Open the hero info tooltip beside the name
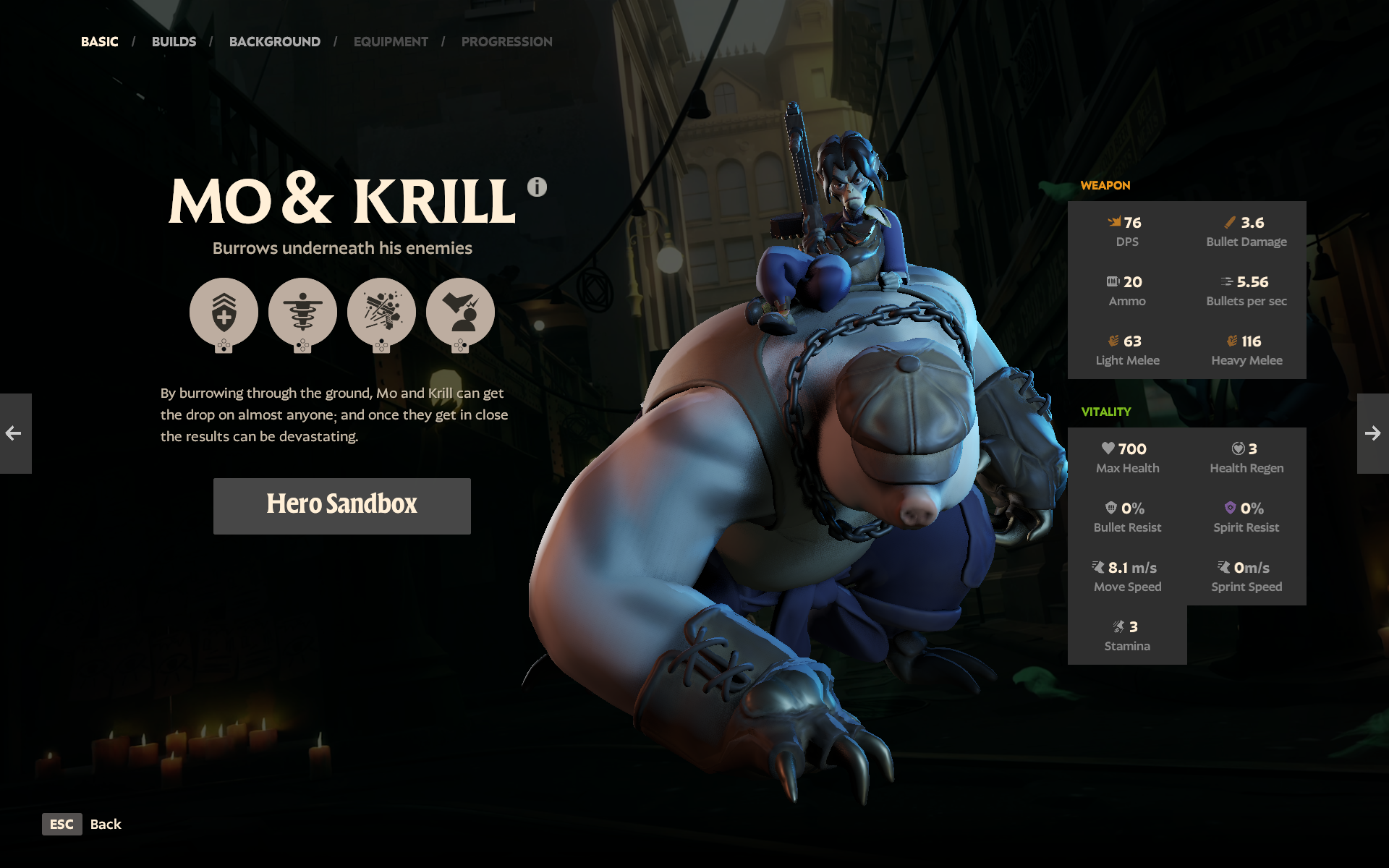The width and height of the screenshot is (1389, 868). 536,187
